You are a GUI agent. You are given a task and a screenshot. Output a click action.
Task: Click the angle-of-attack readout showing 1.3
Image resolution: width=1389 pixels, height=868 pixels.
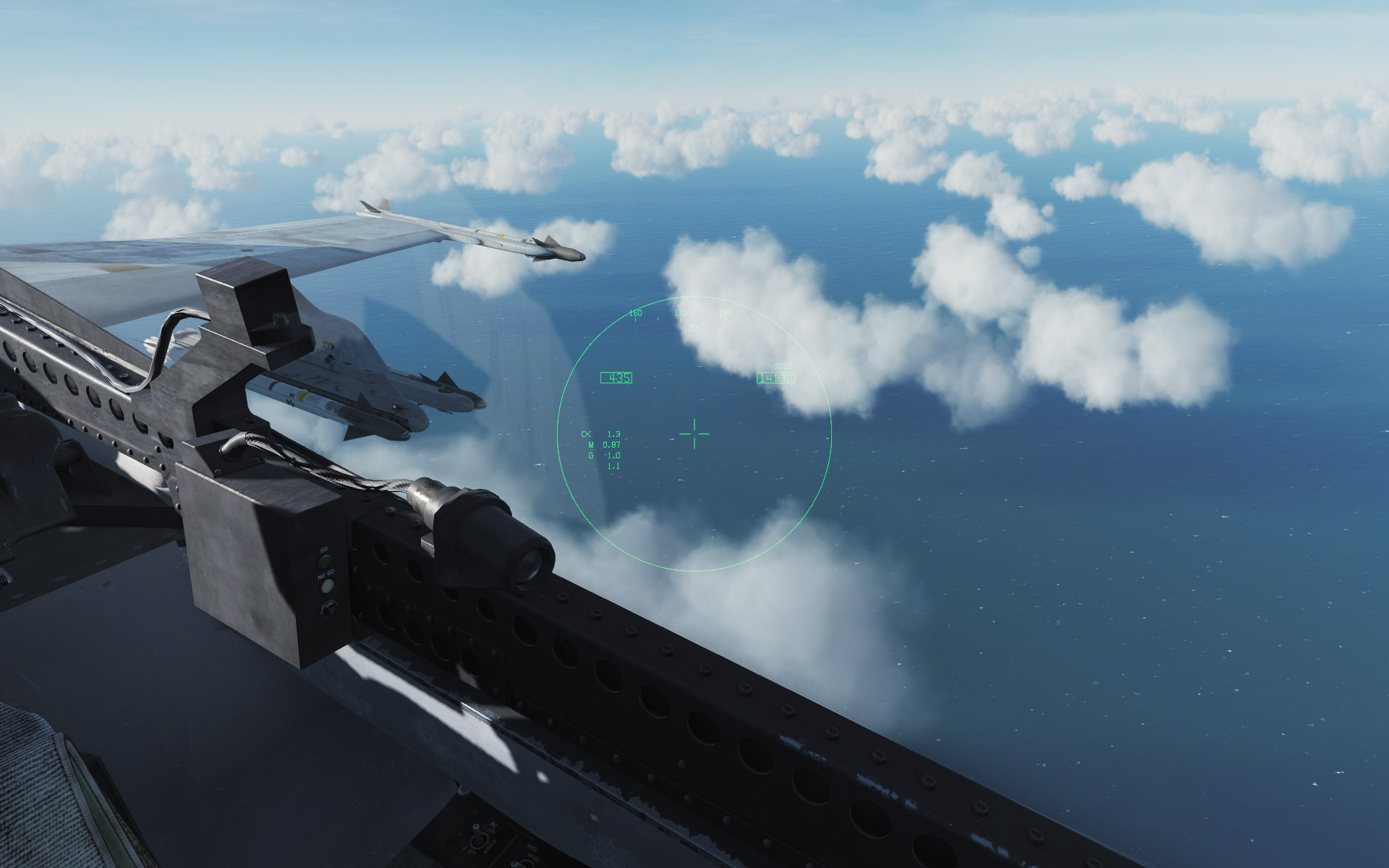[614, 434]
